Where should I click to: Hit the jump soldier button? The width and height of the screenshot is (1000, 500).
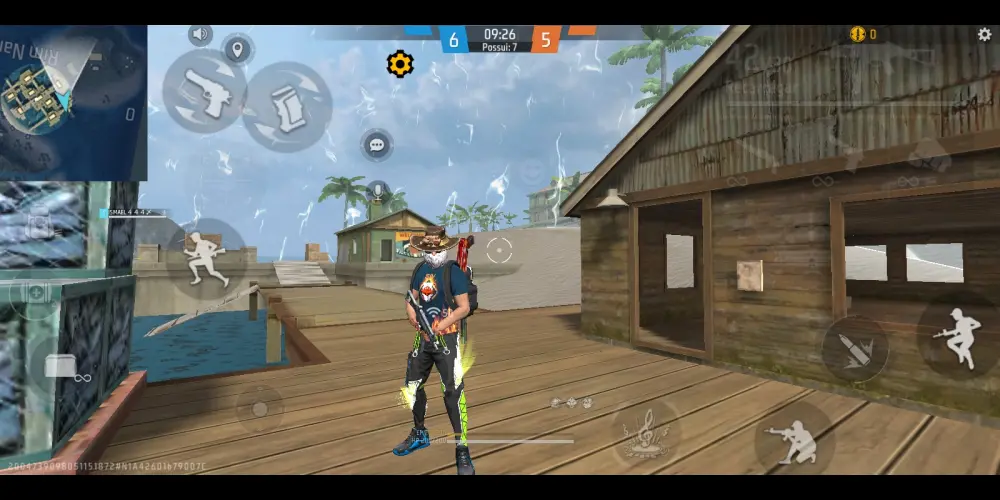click(958, 338)
